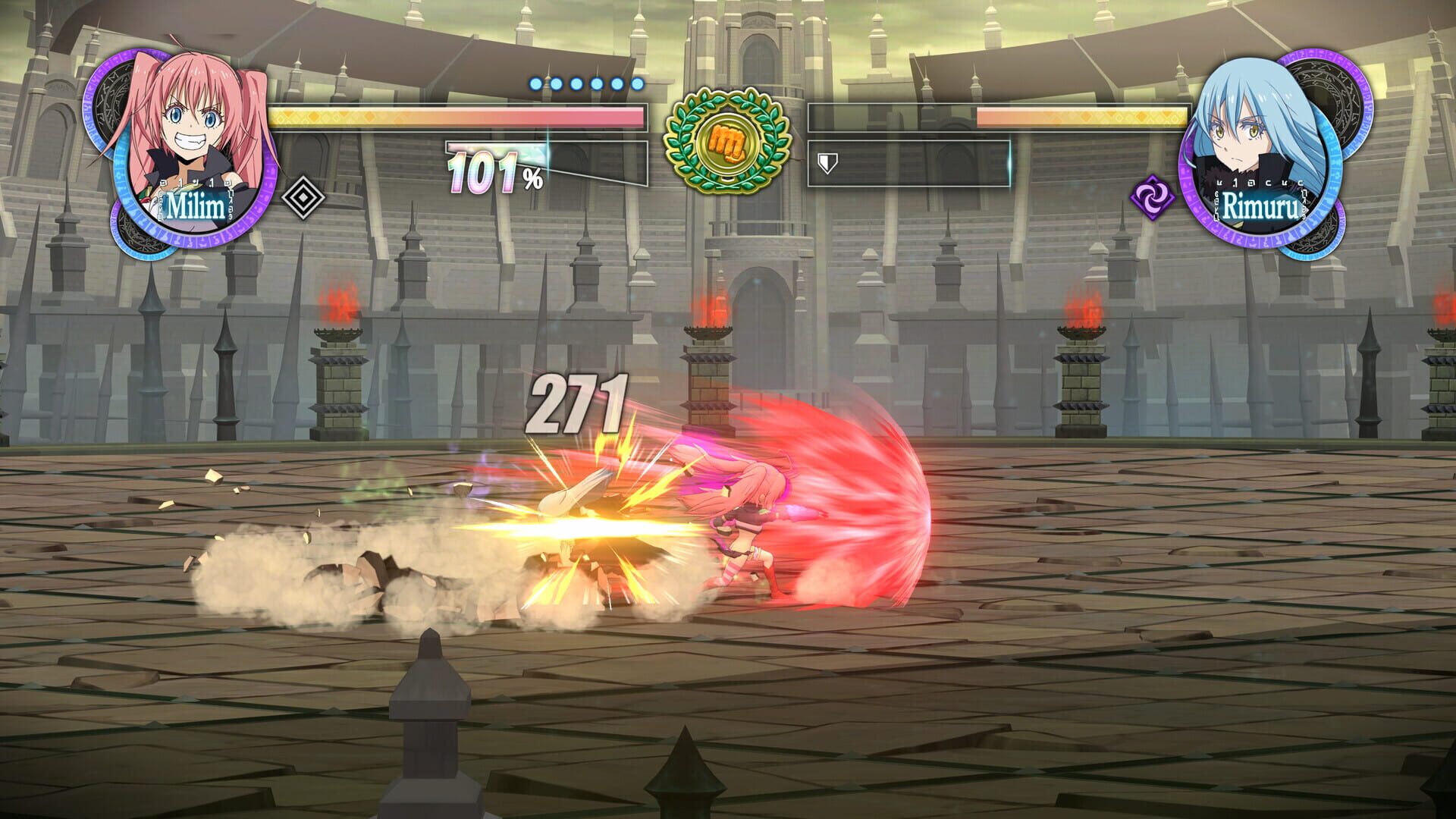The width and height of the screenshot is (1456, 819).
Task: Click the flaming torch pillar on the right
Action: click(1080, 315)
